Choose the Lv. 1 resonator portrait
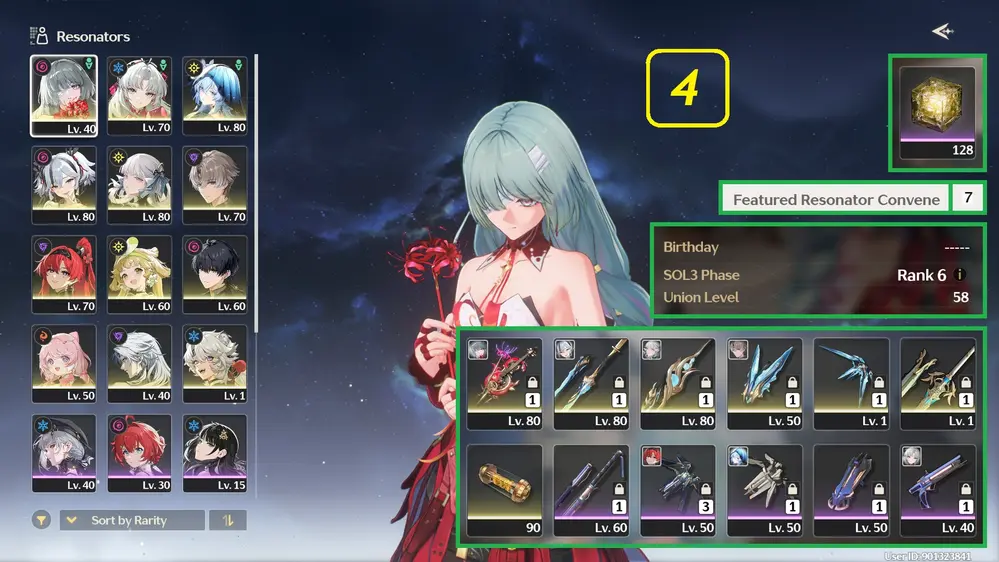This screenshot has height=562, width=999. point(215,363)
